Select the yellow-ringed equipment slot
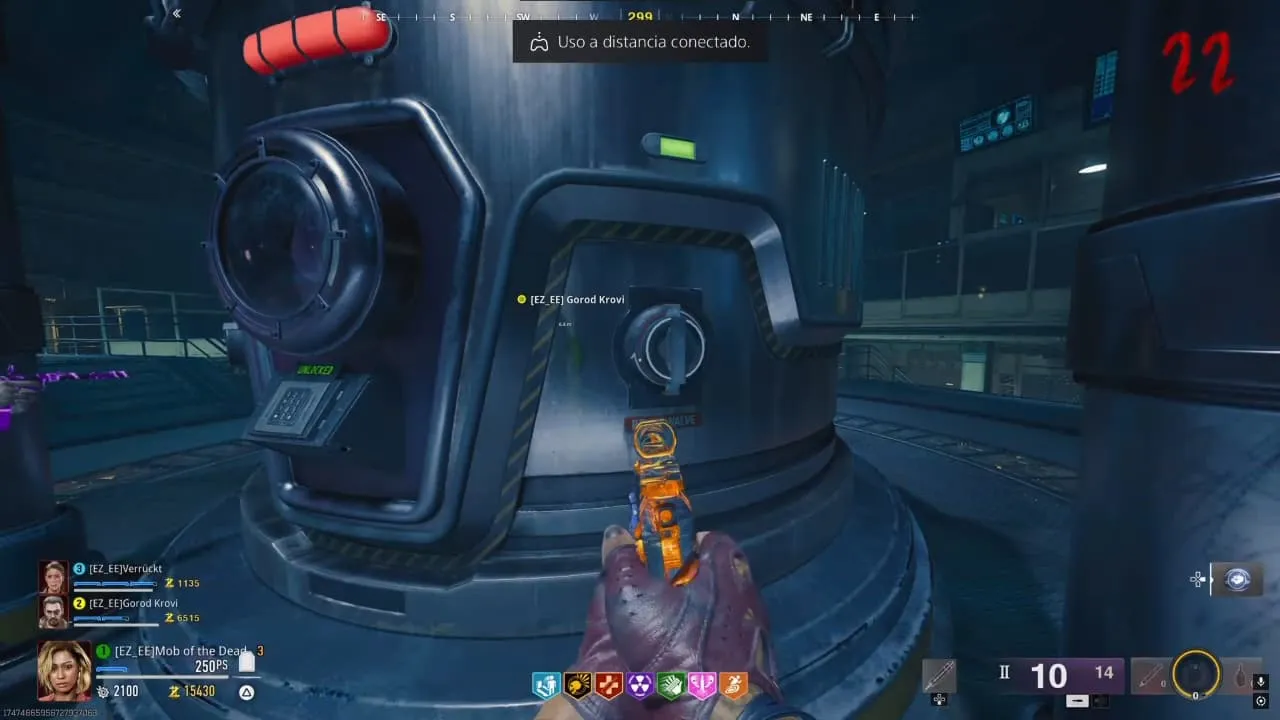 tap(1196, 675)
